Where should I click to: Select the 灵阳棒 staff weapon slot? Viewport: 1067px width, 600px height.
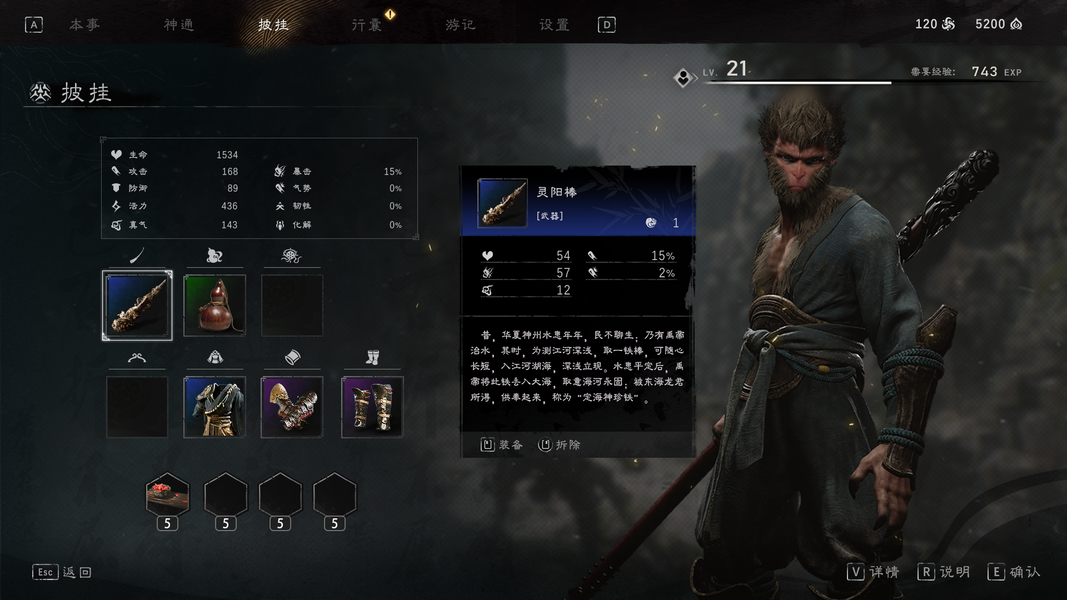(138, 305)
